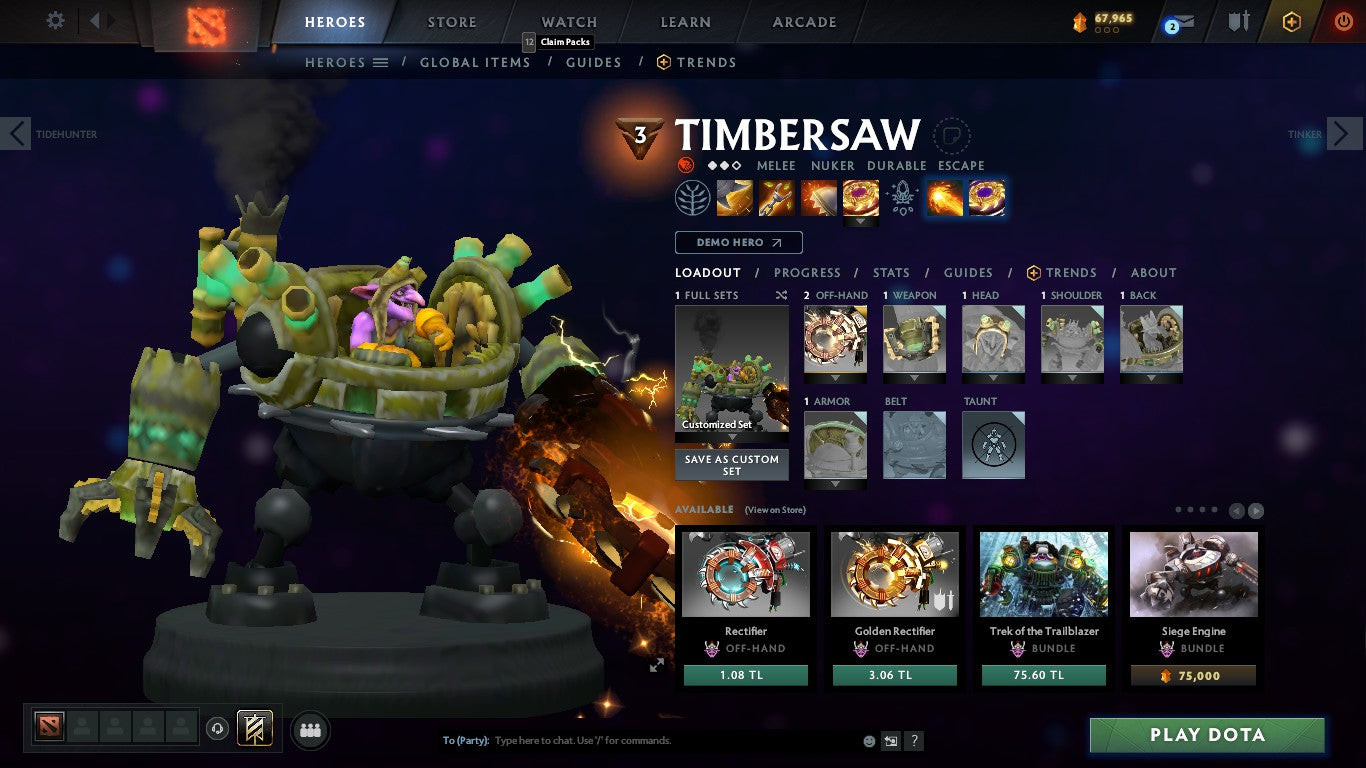Toggle the party lobby group icon
Screen dimensions: 1366x768
[x=310, y=730]
